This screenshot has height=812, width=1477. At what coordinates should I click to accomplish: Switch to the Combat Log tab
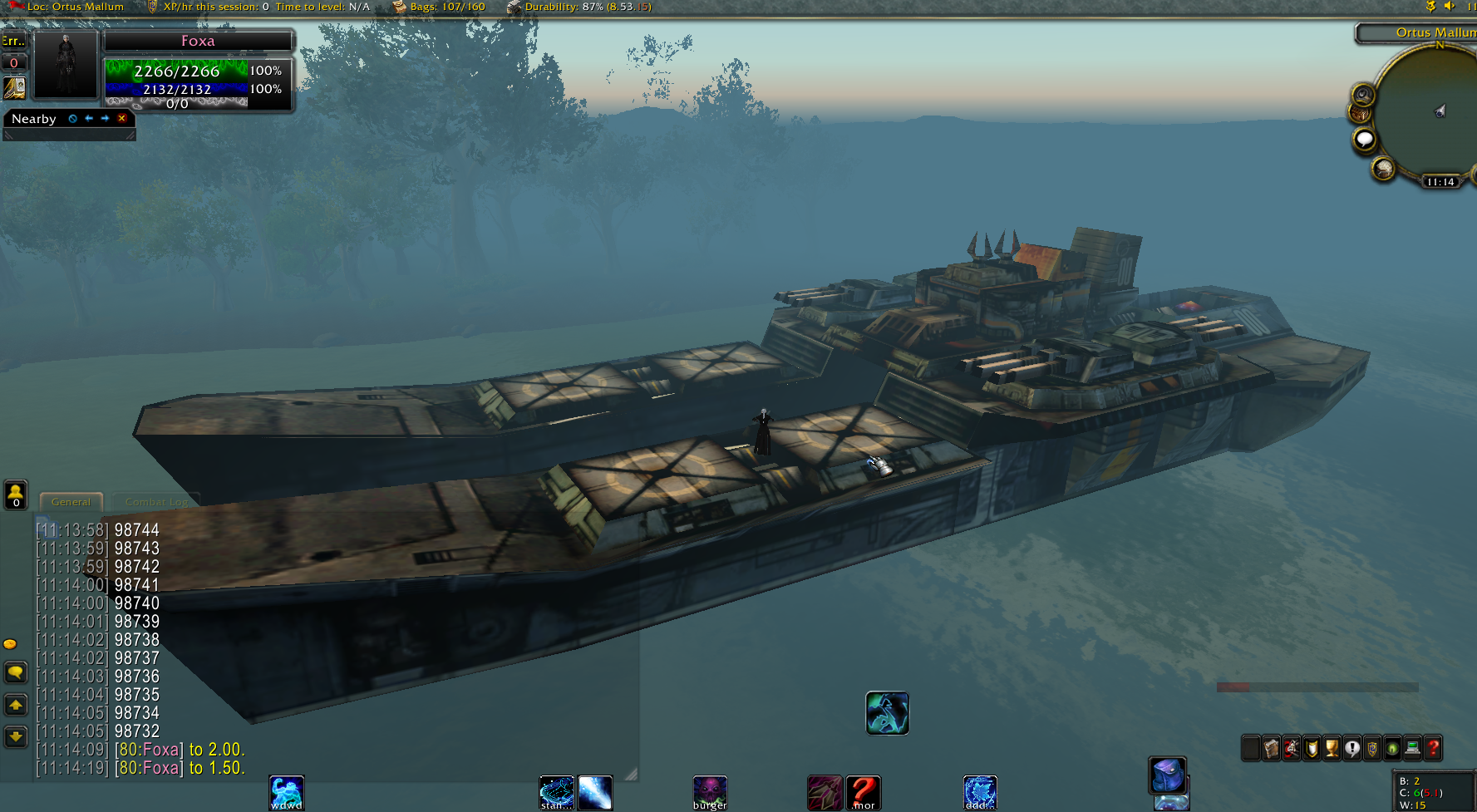coord(156,502)
